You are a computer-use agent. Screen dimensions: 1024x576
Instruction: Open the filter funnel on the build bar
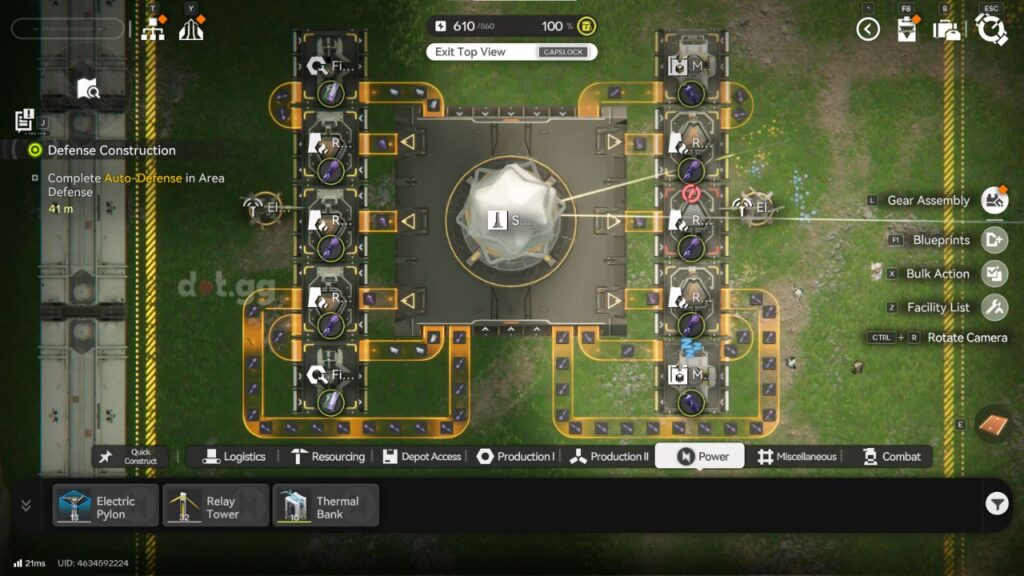(996, 505)
